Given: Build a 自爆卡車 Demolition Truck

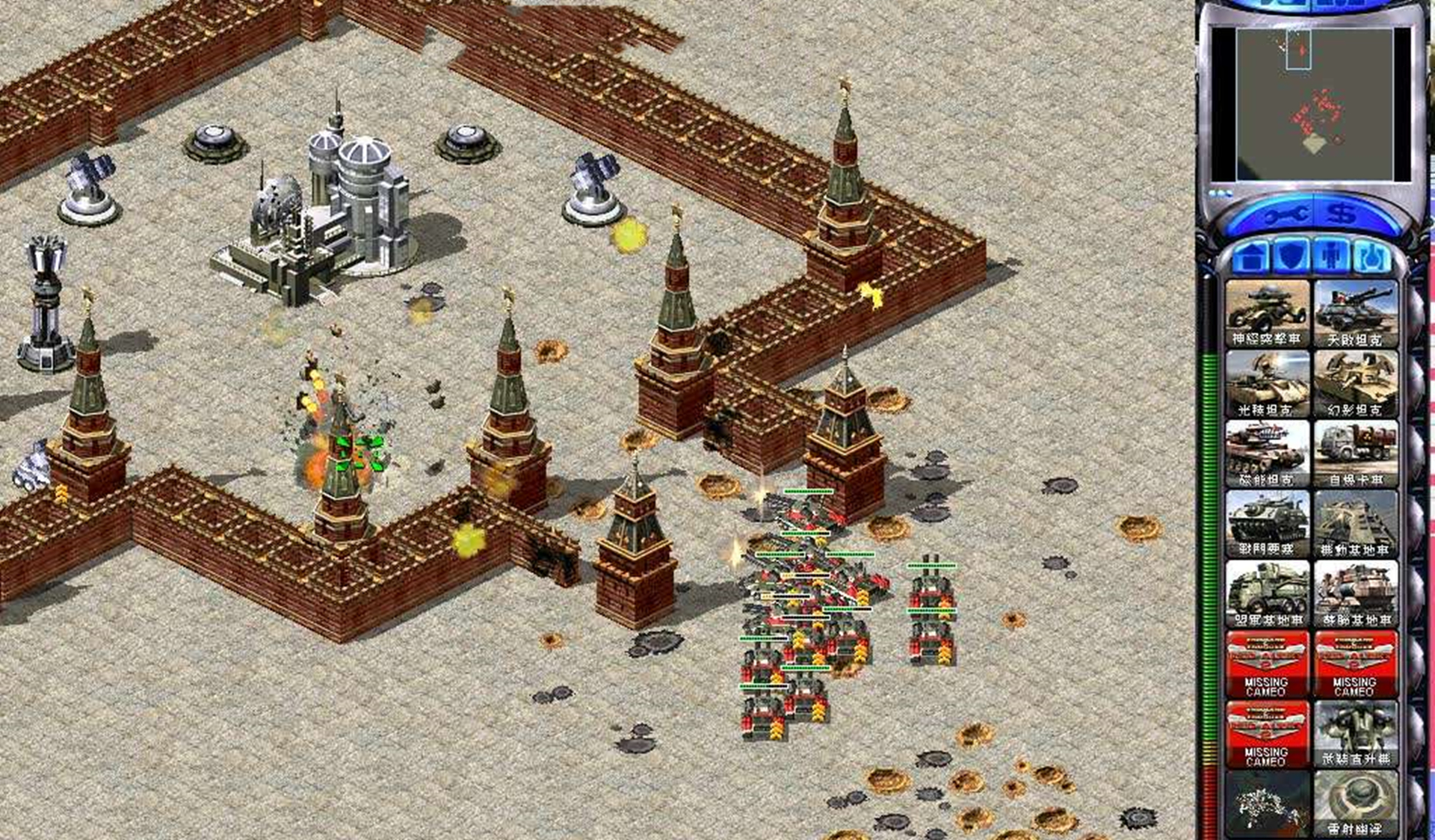Looking at the screenshot, I should pos(1355,454).
